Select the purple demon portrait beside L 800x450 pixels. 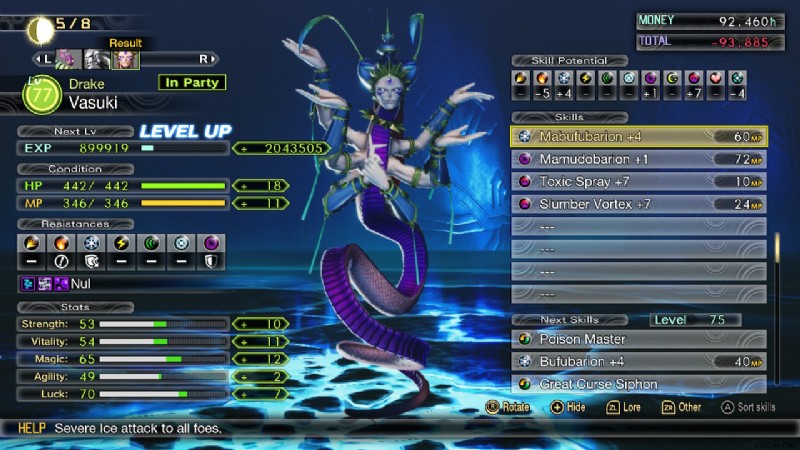(x=67, y=59)
